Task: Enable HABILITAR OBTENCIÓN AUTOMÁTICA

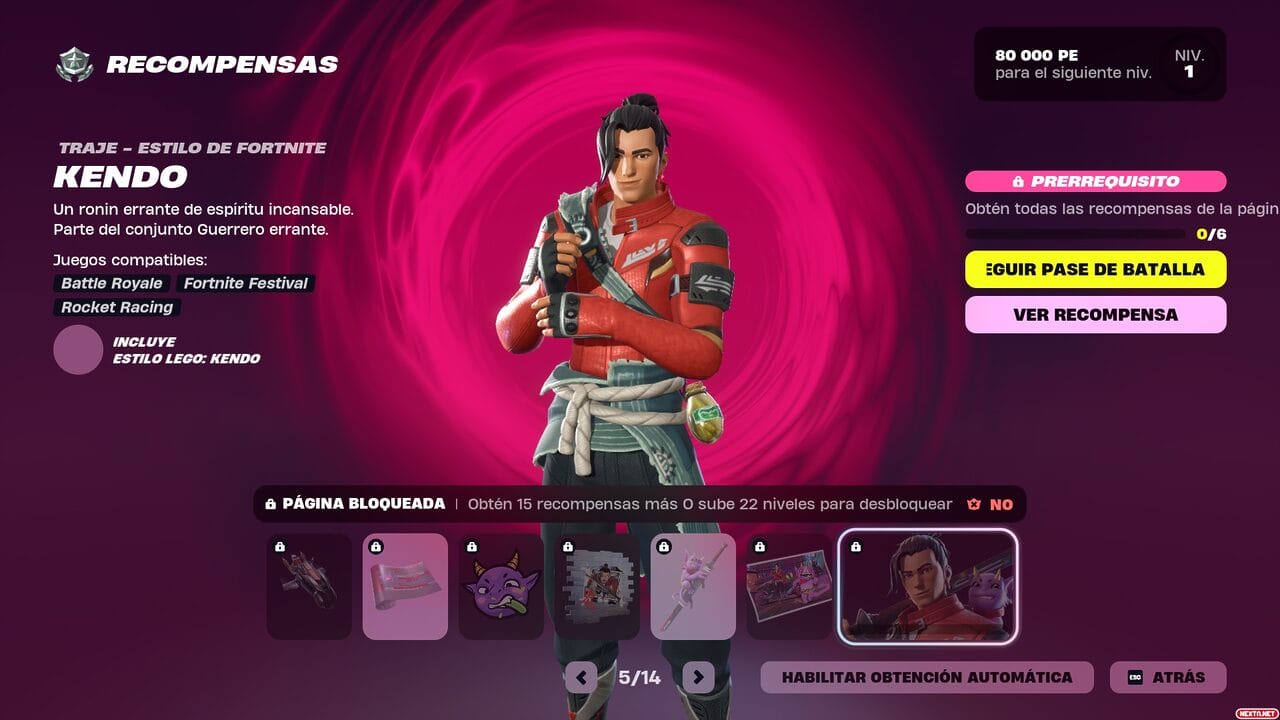Action: (x=928, y=677)
